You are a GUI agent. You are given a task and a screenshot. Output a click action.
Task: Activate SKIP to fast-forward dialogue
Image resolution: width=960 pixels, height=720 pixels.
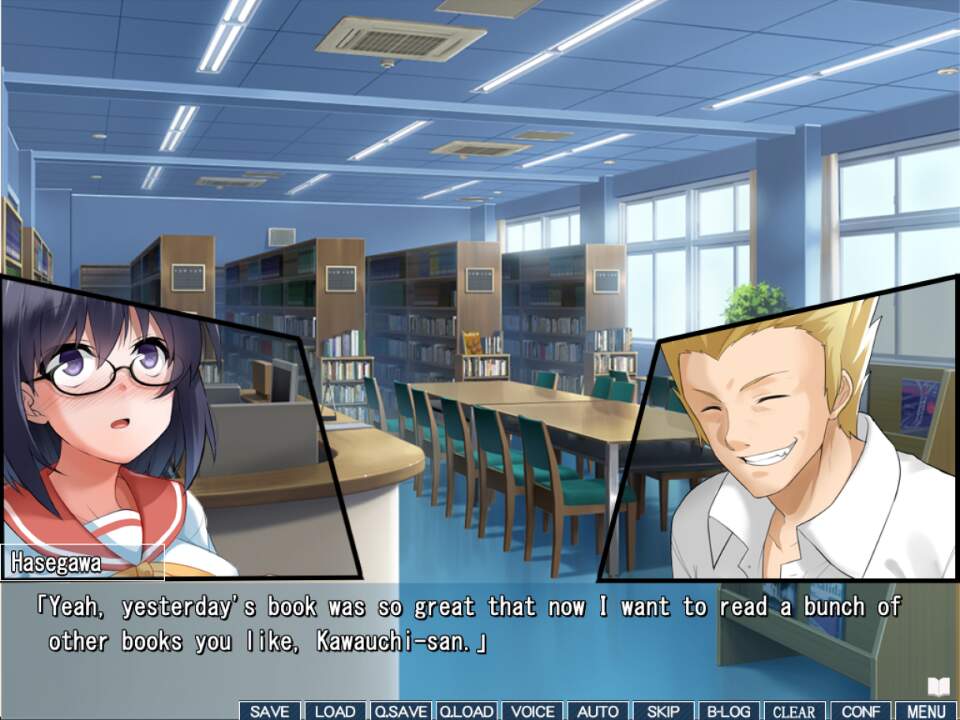click(x=663, y=711)
